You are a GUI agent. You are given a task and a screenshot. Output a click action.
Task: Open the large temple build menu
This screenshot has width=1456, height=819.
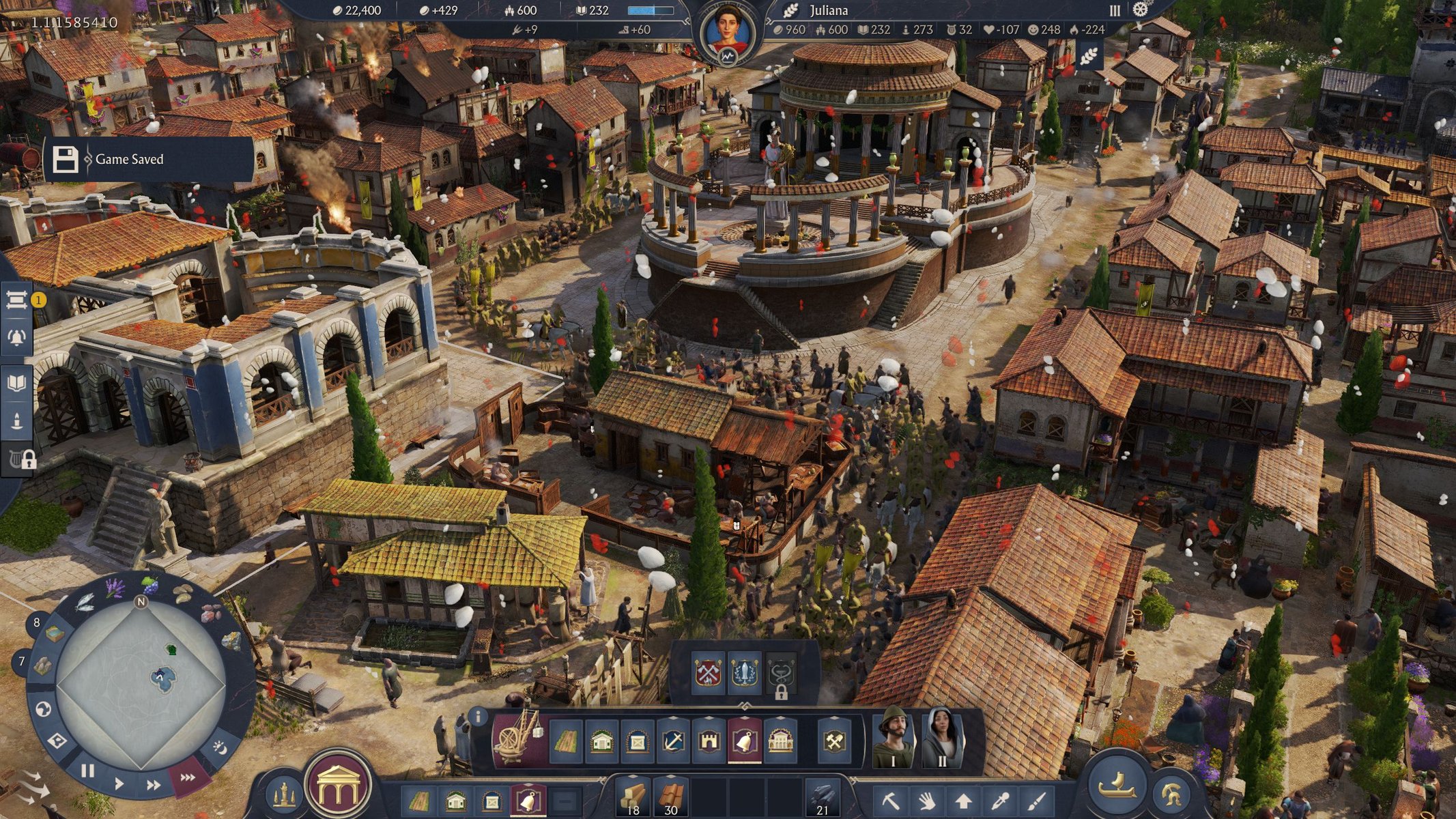click(x=339, y=785)
